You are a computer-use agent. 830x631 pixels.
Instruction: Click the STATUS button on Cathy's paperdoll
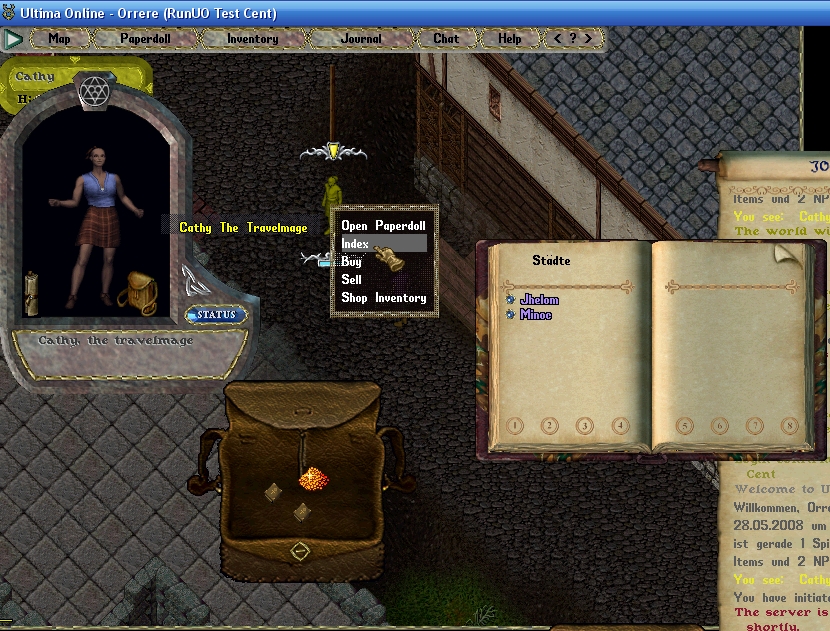[216, 315]
